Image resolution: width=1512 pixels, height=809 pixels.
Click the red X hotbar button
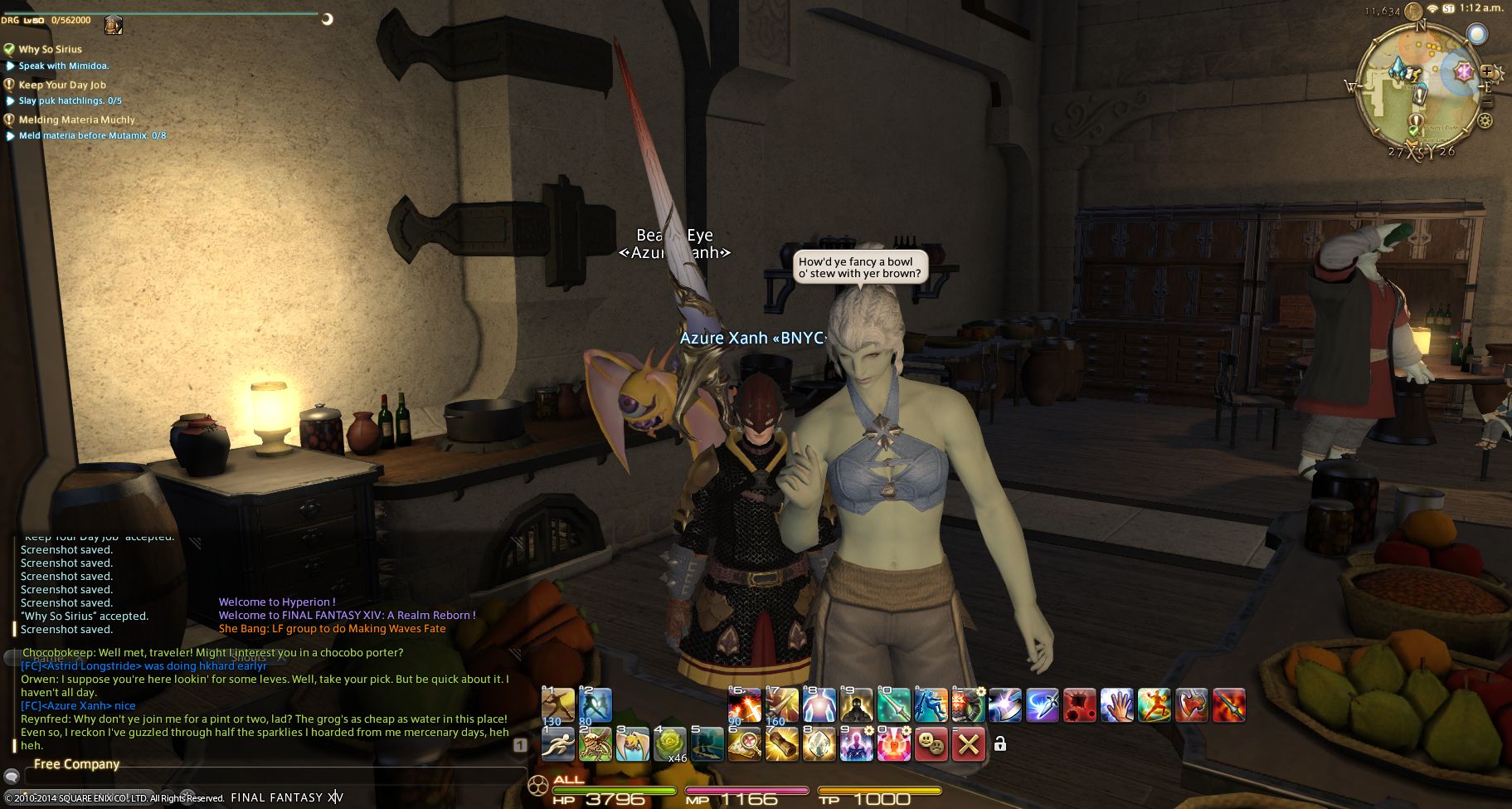click(968, 744)
